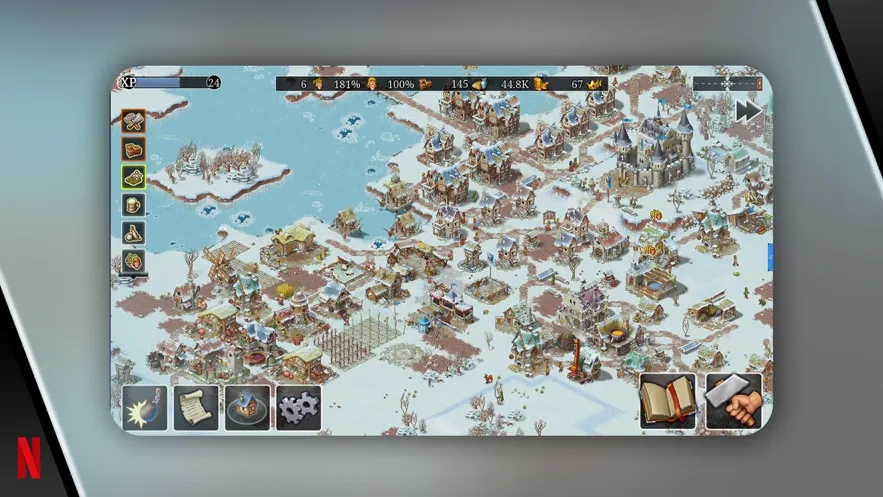
Task: Click the blue-roofed house placement button
Action: pyautogui.click(x=247, y=407)
